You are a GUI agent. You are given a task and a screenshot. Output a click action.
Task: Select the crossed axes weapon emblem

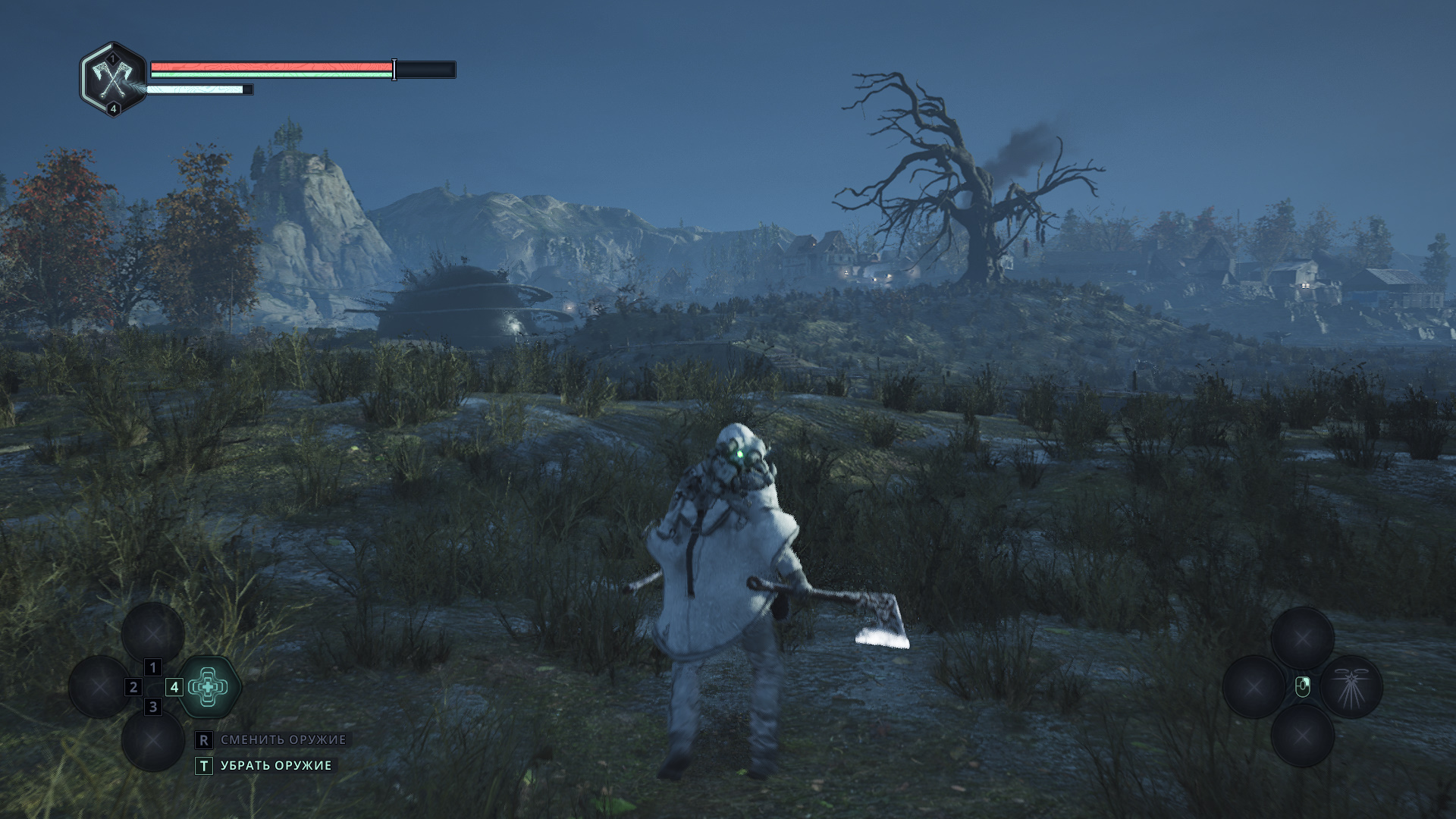[113, 79]
